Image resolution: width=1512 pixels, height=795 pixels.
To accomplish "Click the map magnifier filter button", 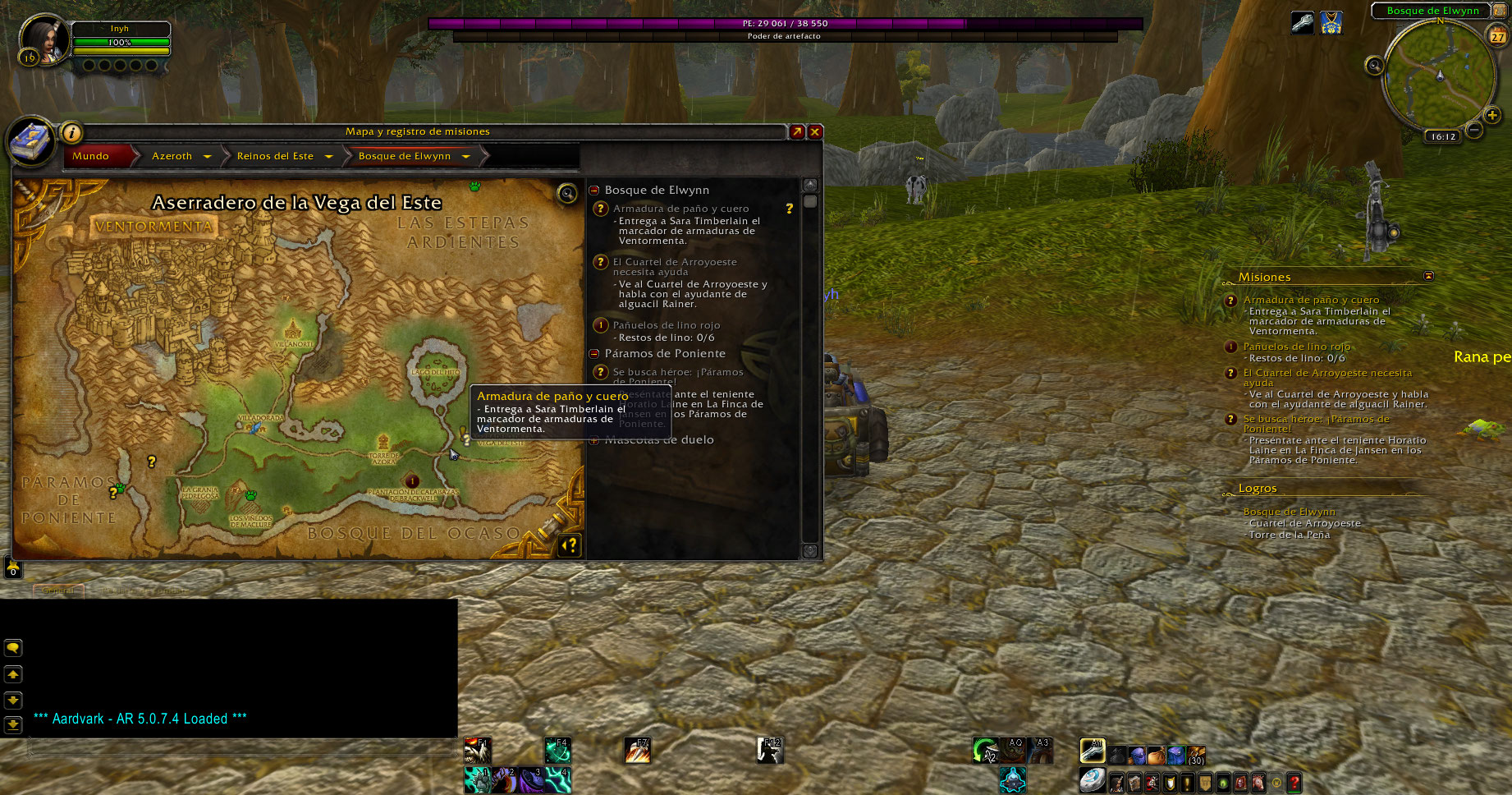I will tap(567, 194).
